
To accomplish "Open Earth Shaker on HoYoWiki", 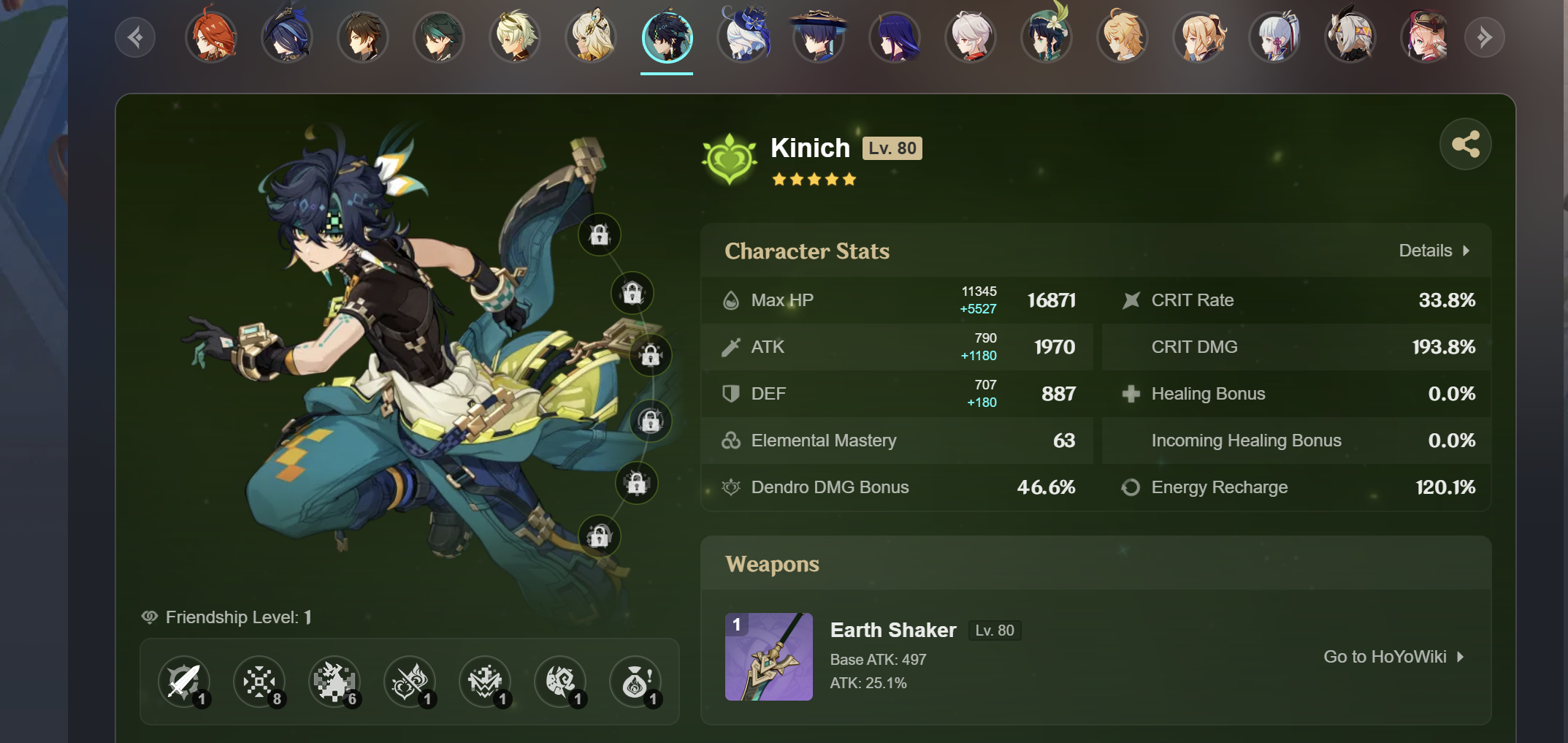I will point(1393,656).
